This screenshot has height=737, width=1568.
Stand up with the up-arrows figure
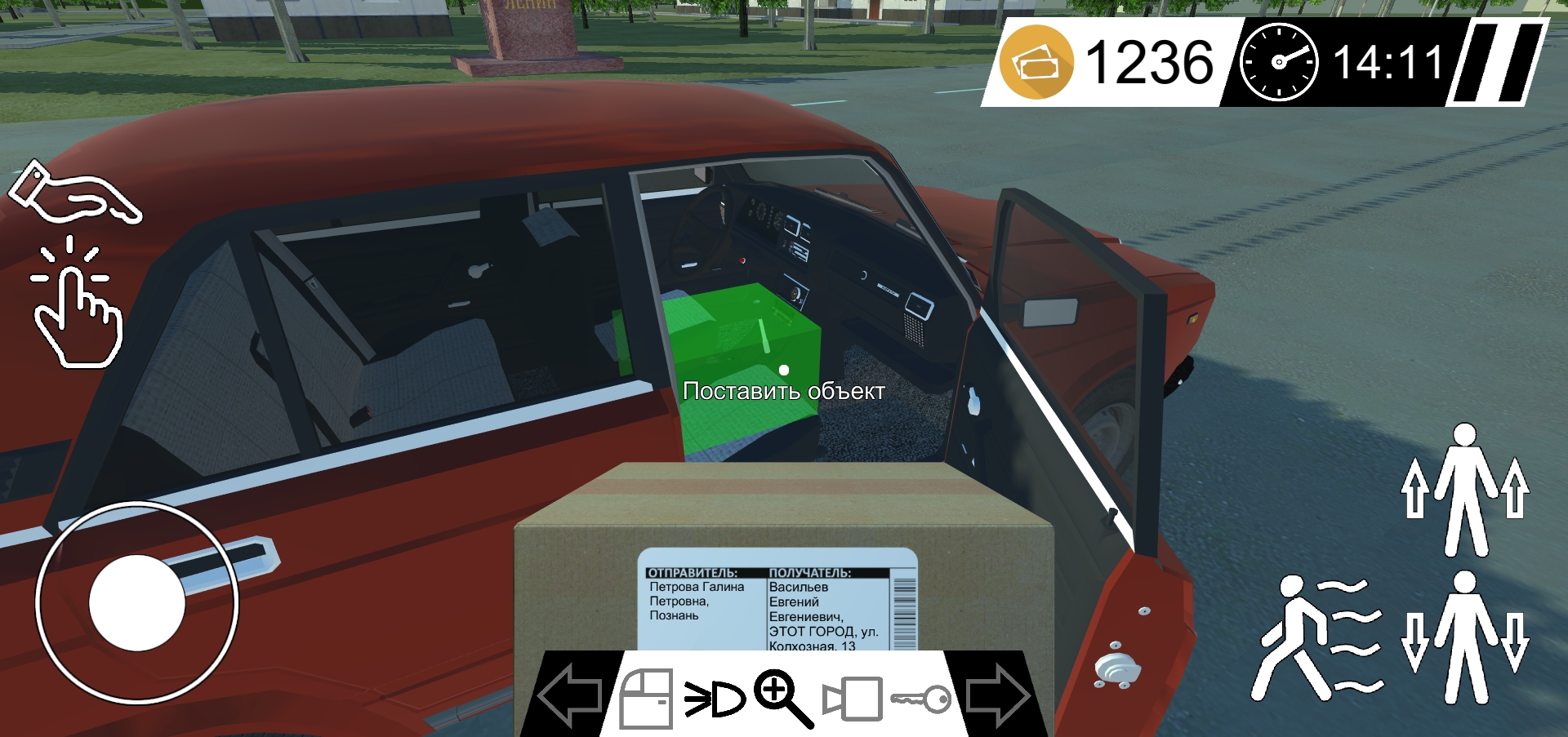pos(1465,490)
